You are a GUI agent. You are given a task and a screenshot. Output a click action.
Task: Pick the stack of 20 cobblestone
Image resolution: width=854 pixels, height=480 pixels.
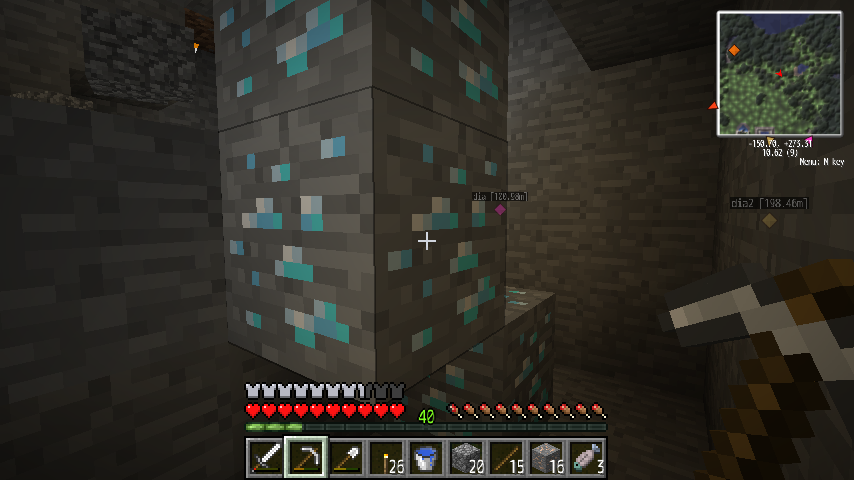[465, 458]
